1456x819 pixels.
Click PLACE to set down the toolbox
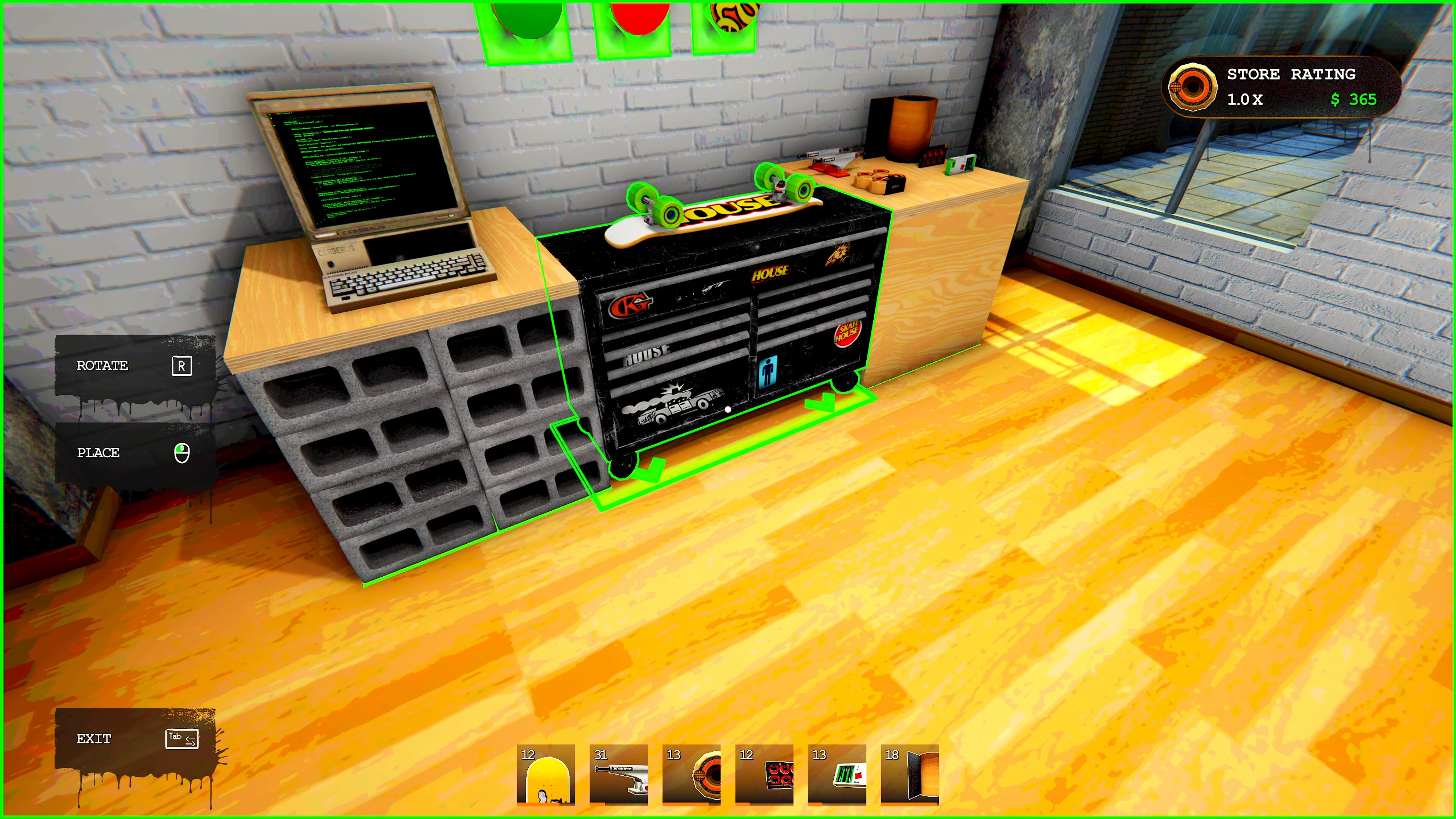pos(98,453)
